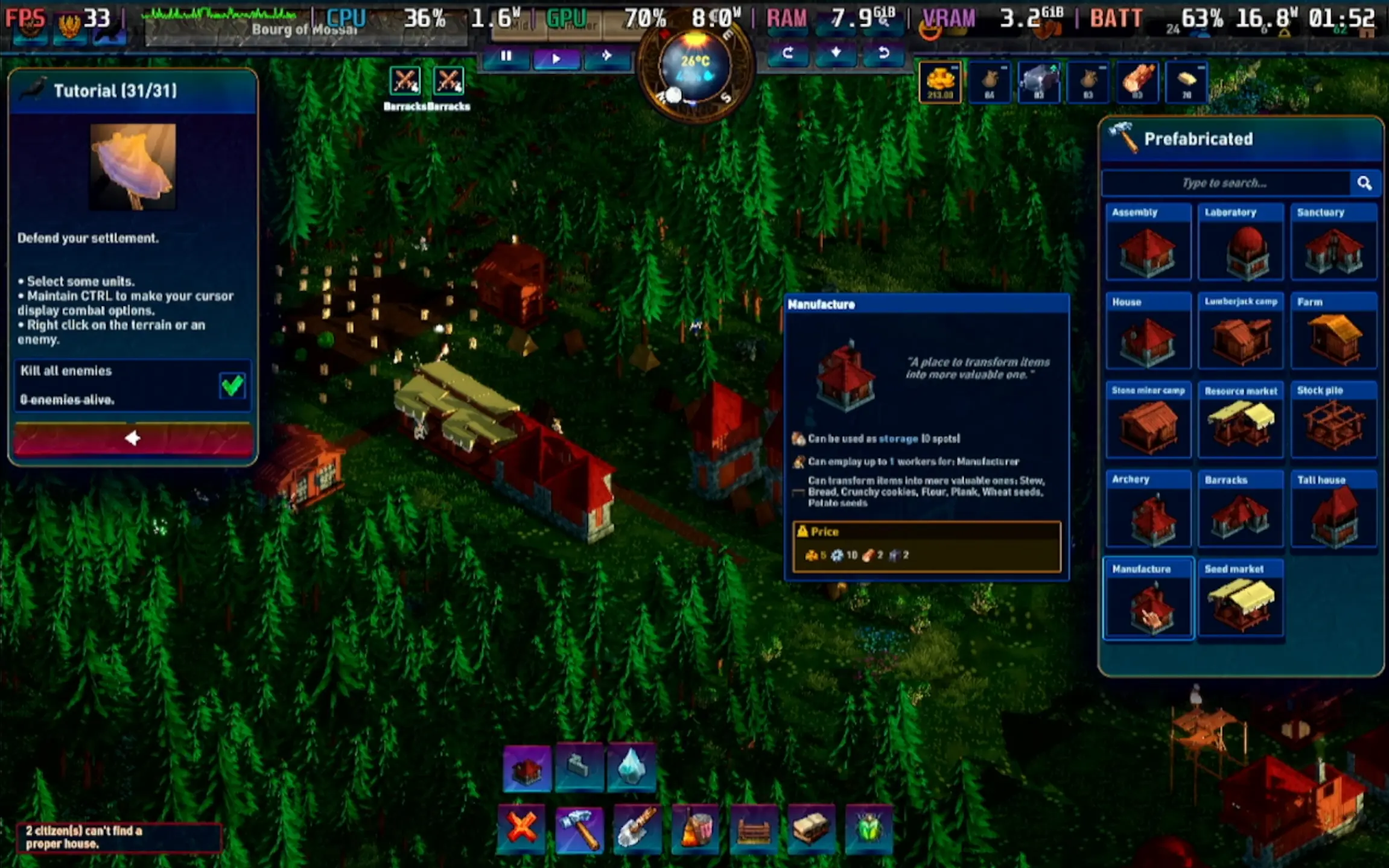This screenshot has height=868, width=1389.
Task: Choose the Farm building tile
Action: [1333, 331]
